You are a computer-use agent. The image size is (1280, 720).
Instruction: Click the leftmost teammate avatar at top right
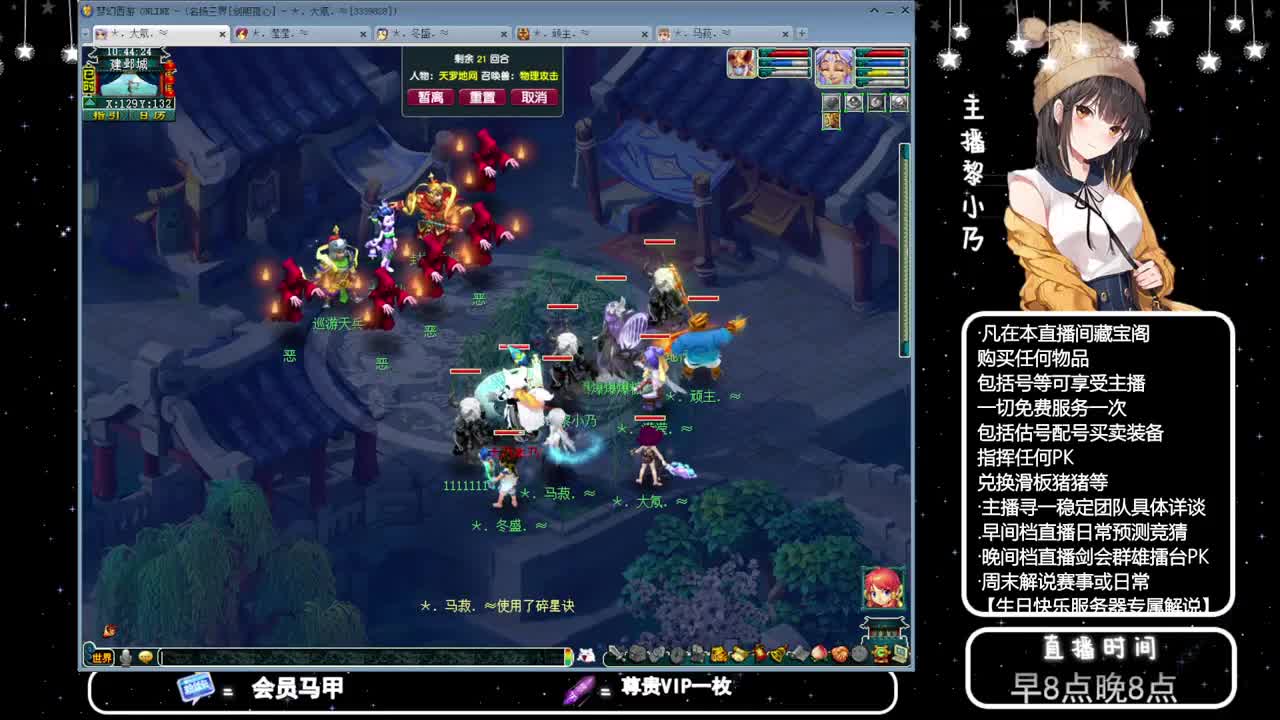(740, 63)
